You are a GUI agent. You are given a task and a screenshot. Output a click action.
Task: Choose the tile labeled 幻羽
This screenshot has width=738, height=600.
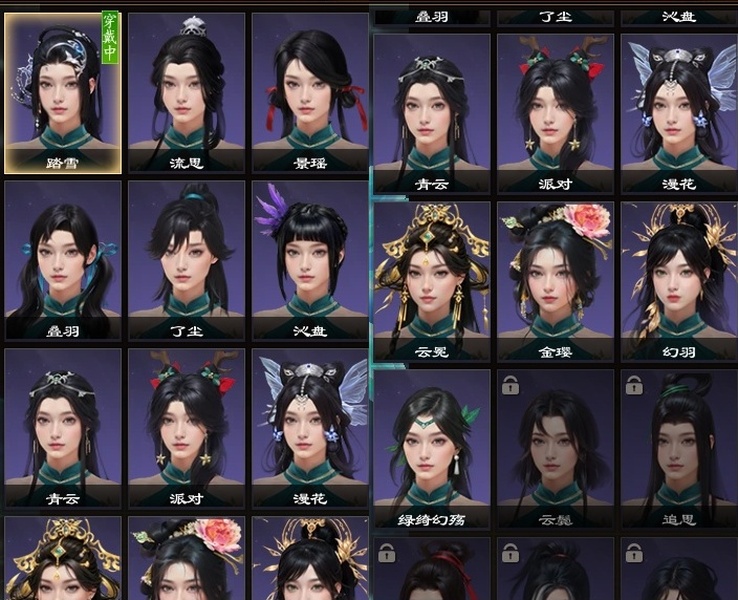click(678, 280)
